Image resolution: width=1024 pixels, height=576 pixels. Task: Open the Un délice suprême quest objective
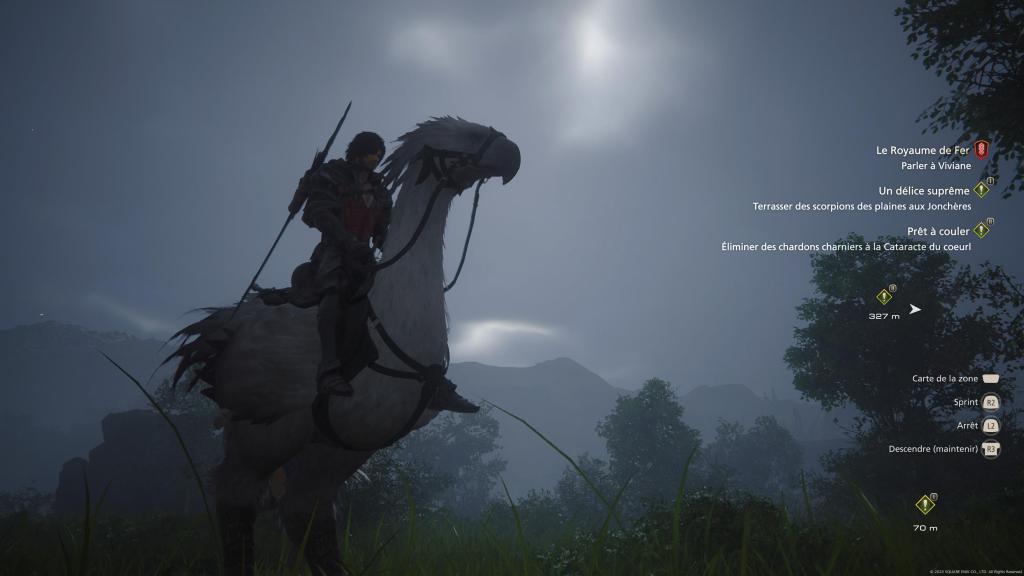click(x=924, y=190)
